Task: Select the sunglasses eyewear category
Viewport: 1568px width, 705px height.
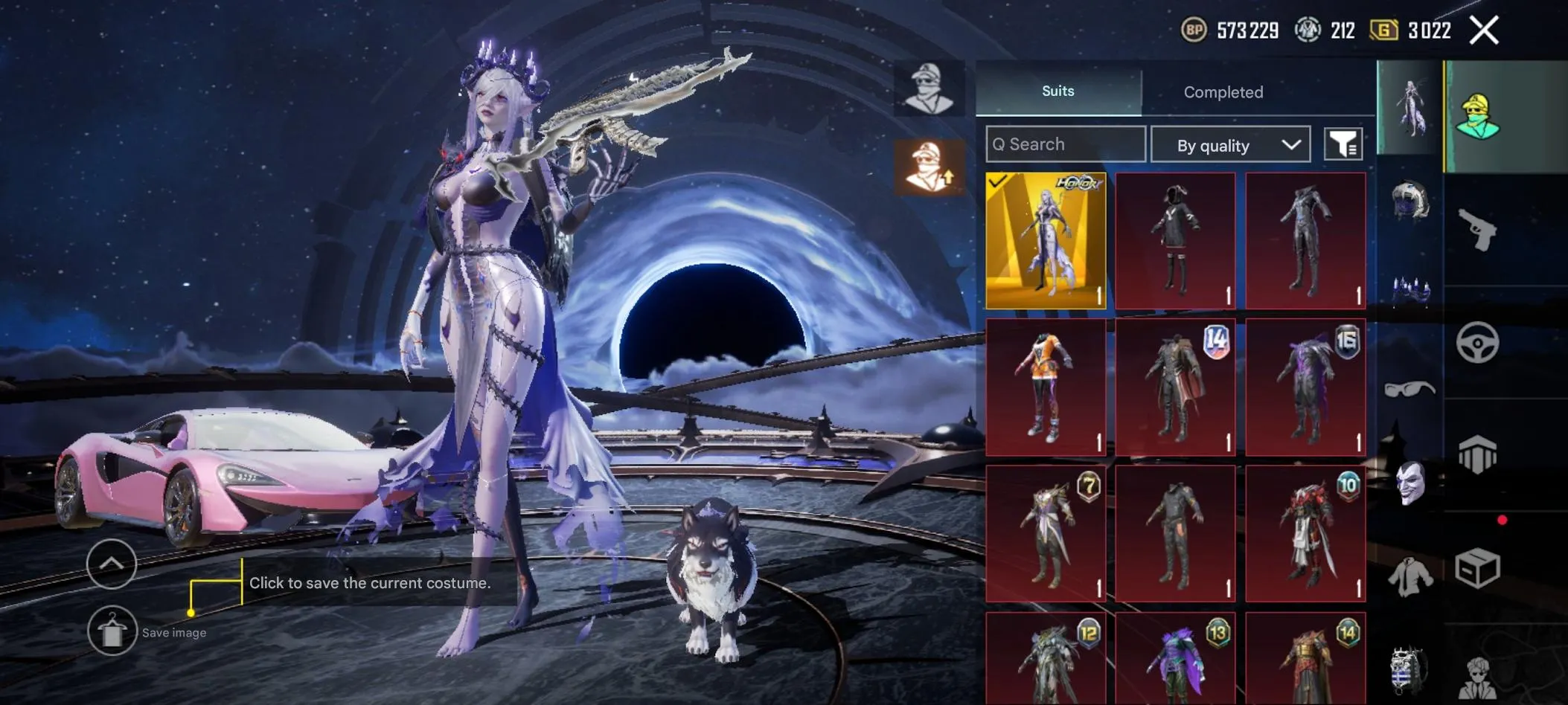Action: tap(1409, 389)
